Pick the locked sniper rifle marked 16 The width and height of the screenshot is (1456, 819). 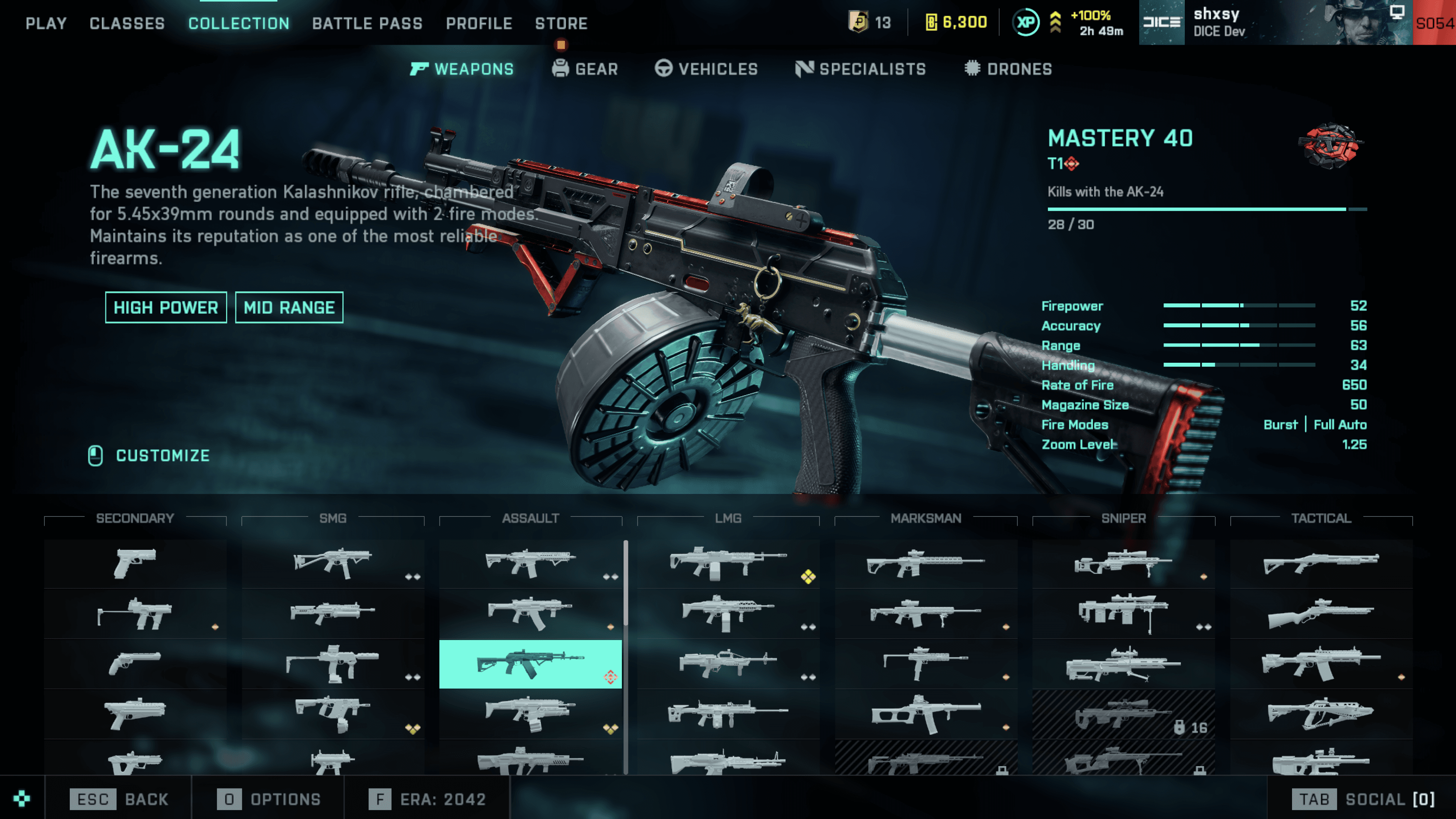coord(1123,714)
